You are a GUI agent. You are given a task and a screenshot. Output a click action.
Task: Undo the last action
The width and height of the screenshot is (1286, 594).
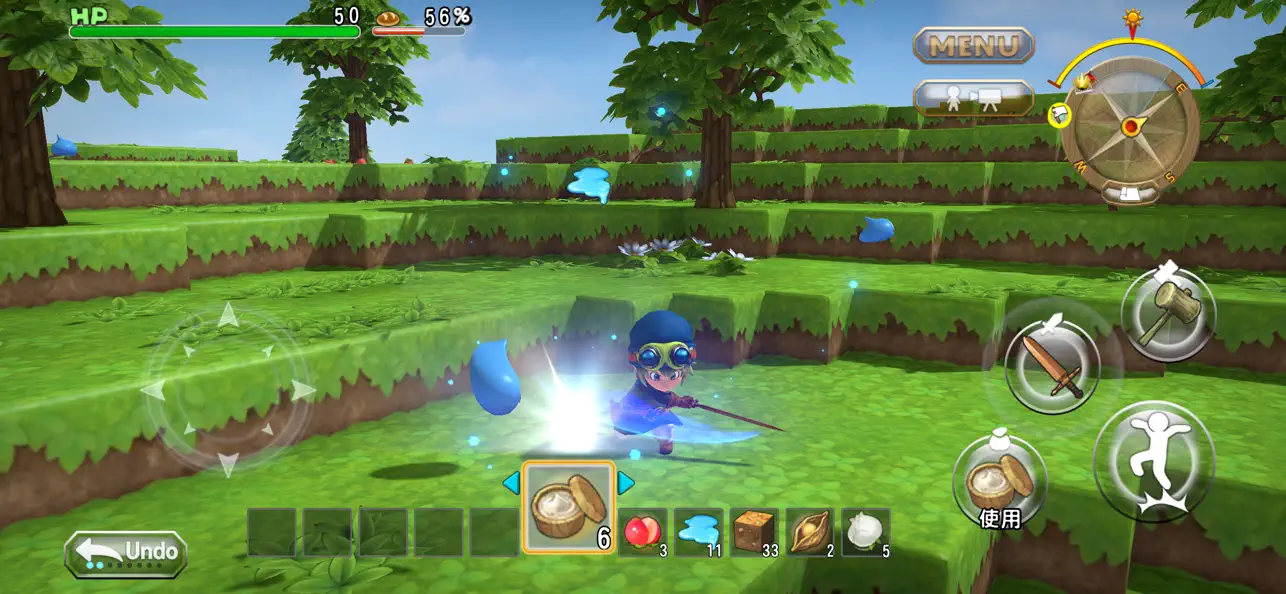point(126,553)
